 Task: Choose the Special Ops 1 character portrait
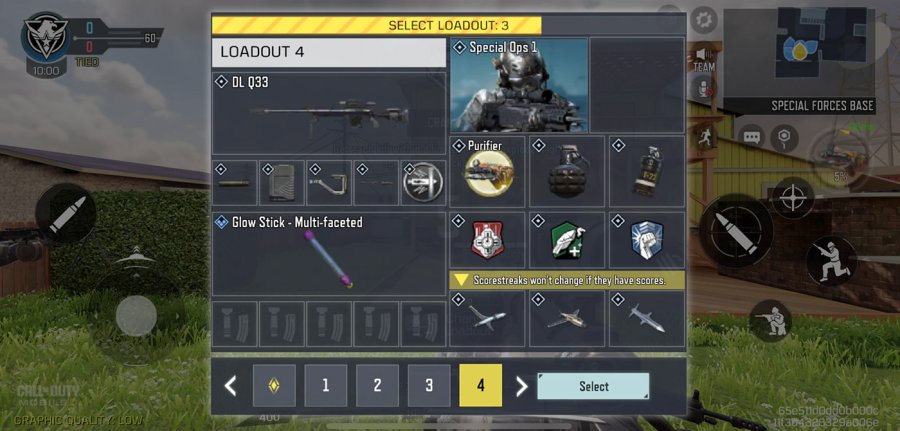point(519,85)
